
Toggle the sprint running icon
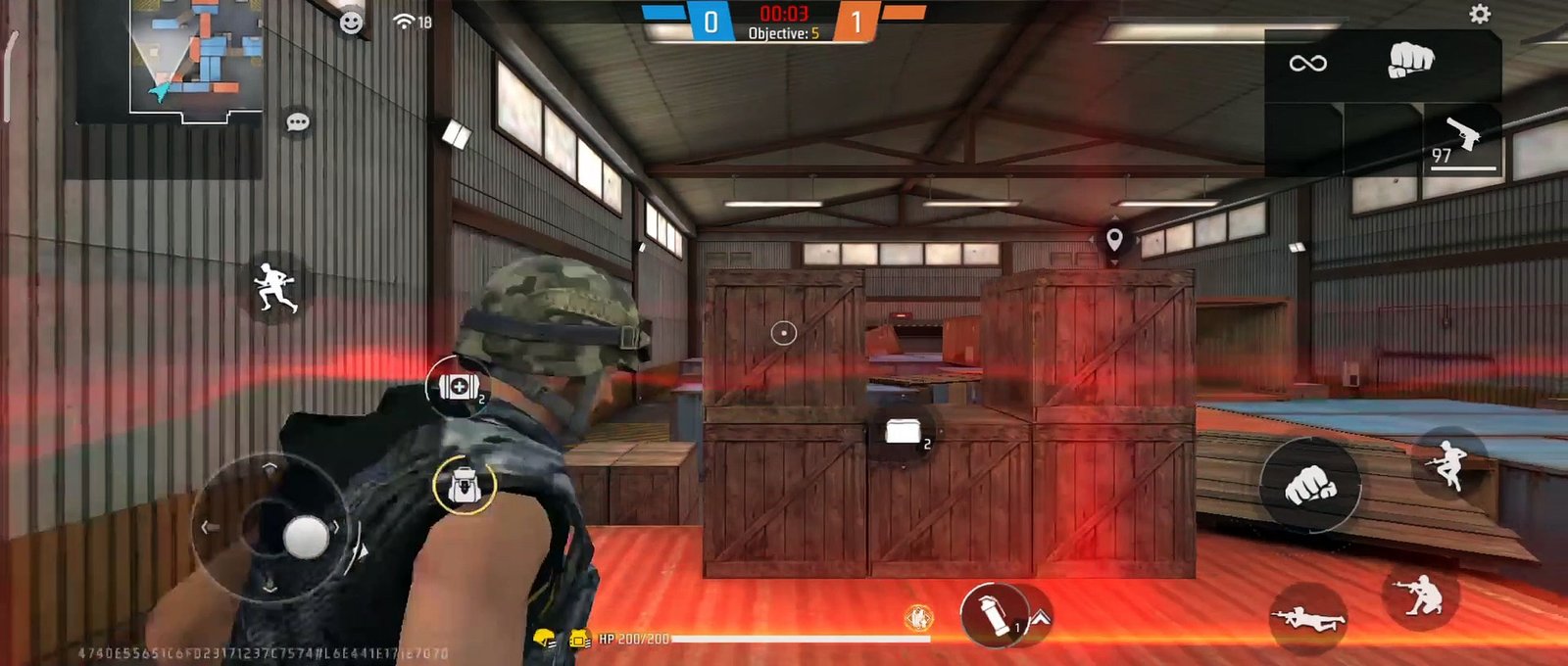(x=275, y=287)
